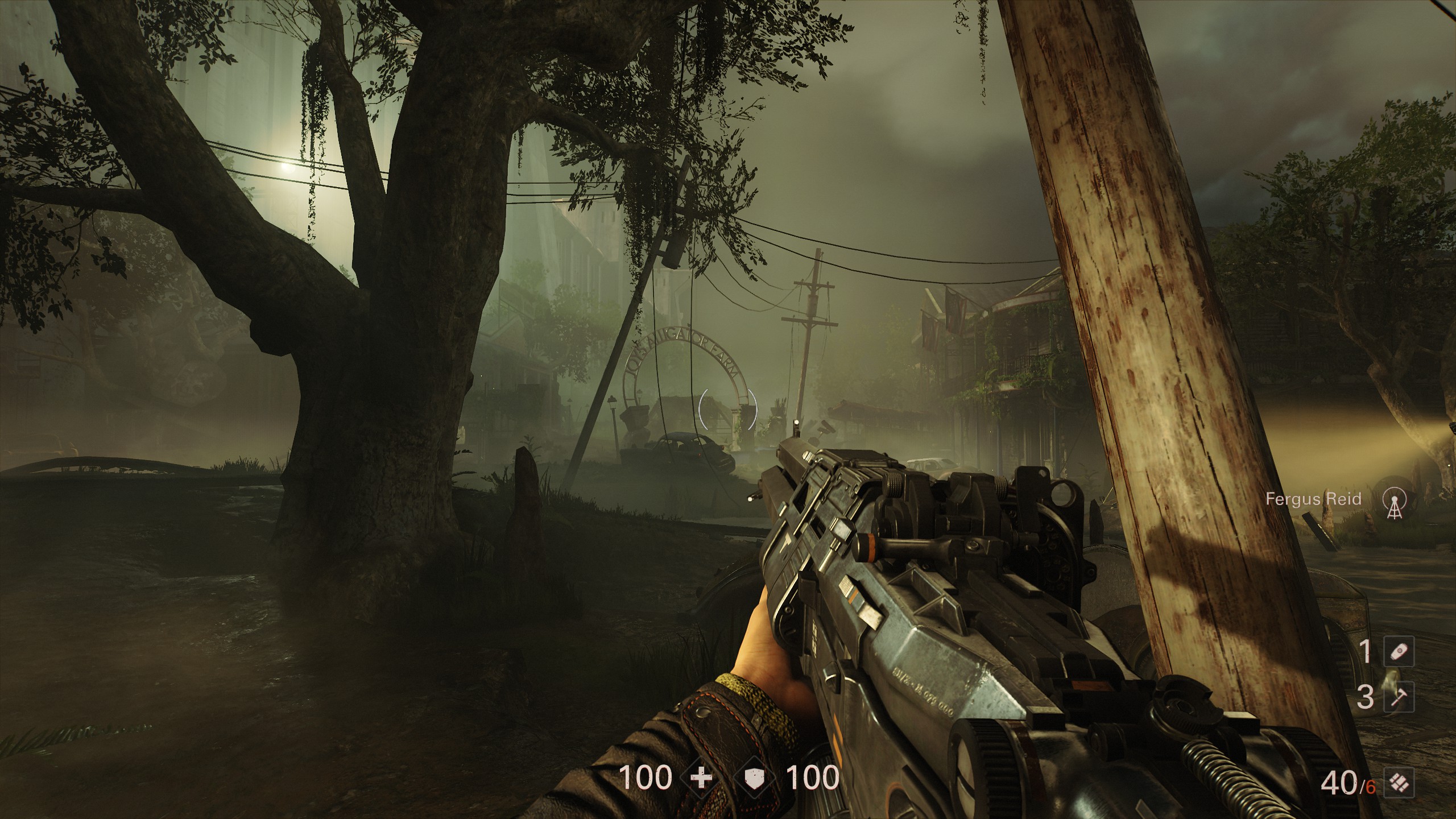Click the ammo type icon
The image size is (1456, 819).
(1400, 784)
